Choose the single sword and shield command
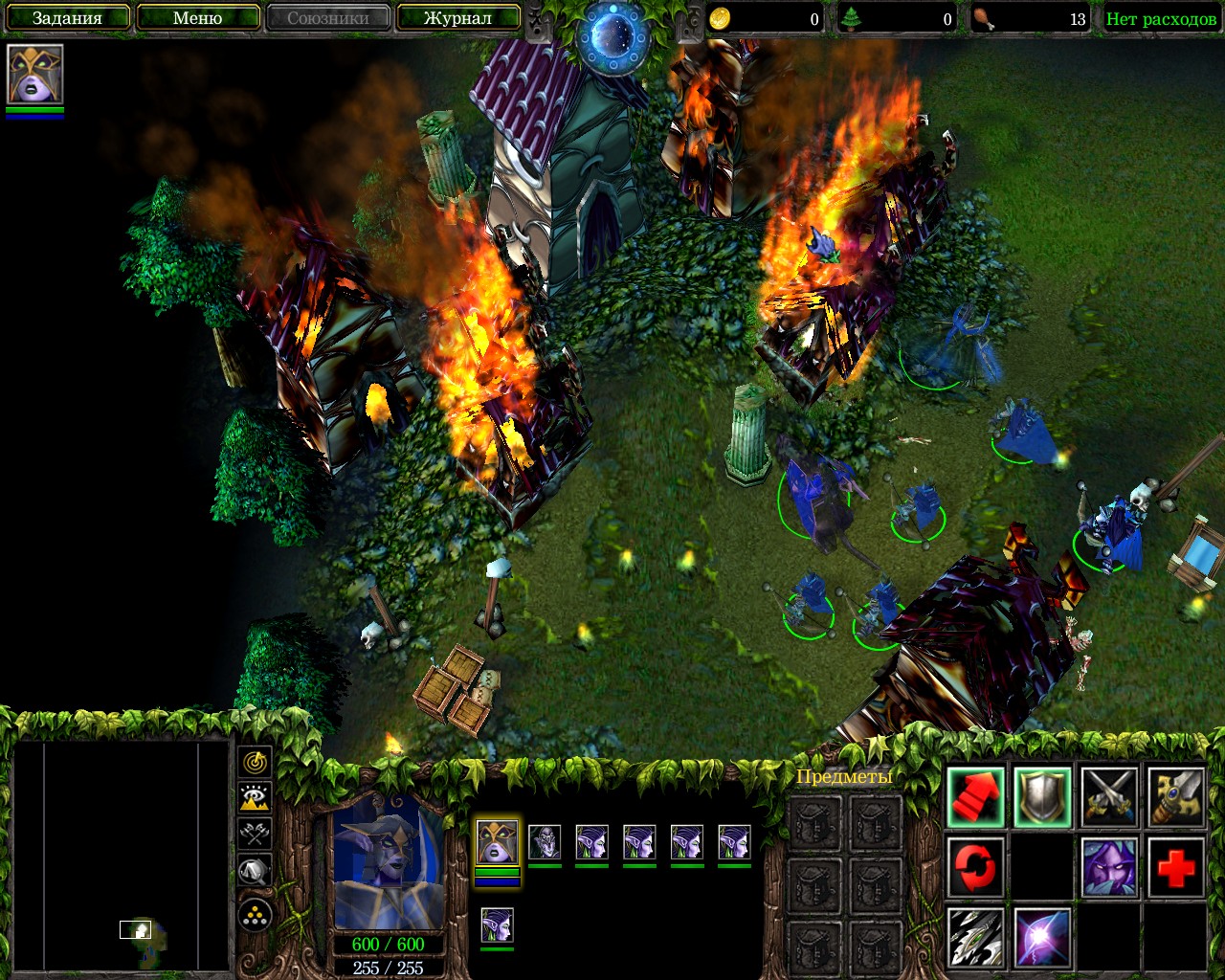Viewport: 1225px width, 980px height. point(1176,796)
